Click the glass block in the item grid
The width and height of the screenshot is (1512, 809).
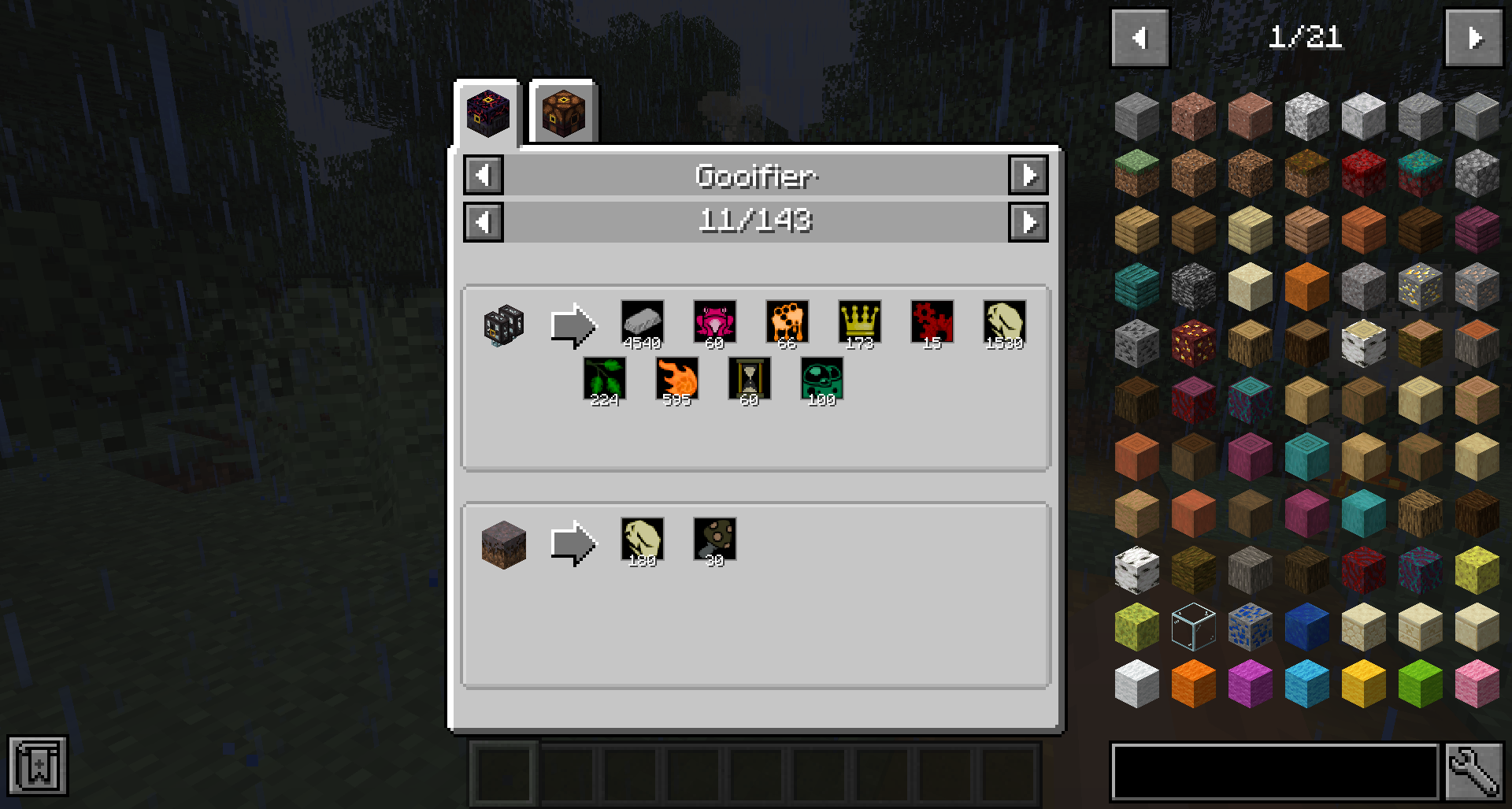coord(1193,626)
